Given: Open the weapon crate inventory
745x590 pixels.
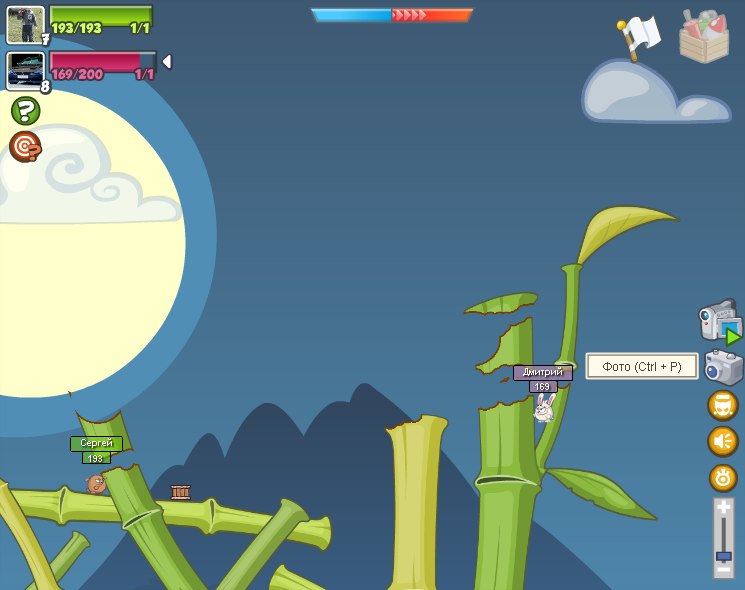Looking at the screenshot, I should pos(704,38).
